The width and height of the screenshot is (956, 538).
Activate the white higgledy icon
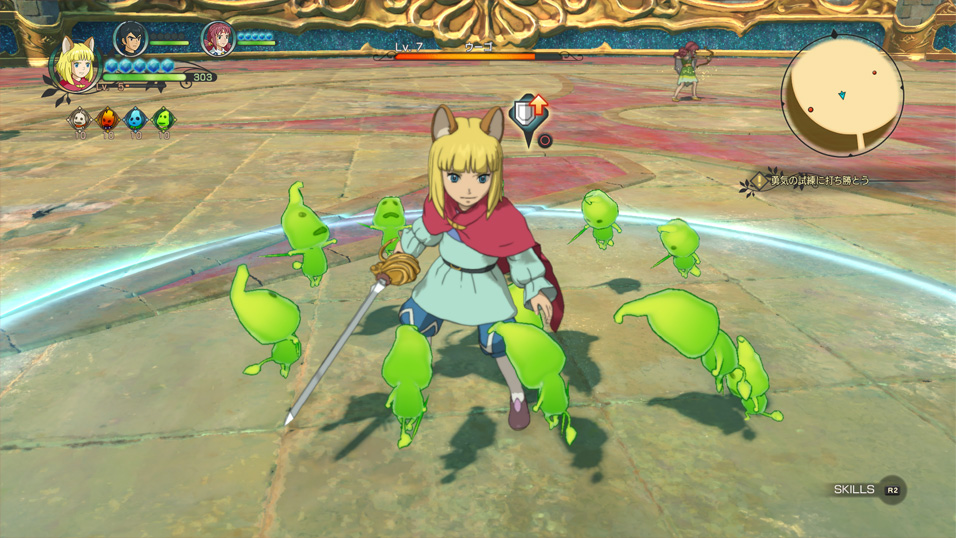(79, 119)
